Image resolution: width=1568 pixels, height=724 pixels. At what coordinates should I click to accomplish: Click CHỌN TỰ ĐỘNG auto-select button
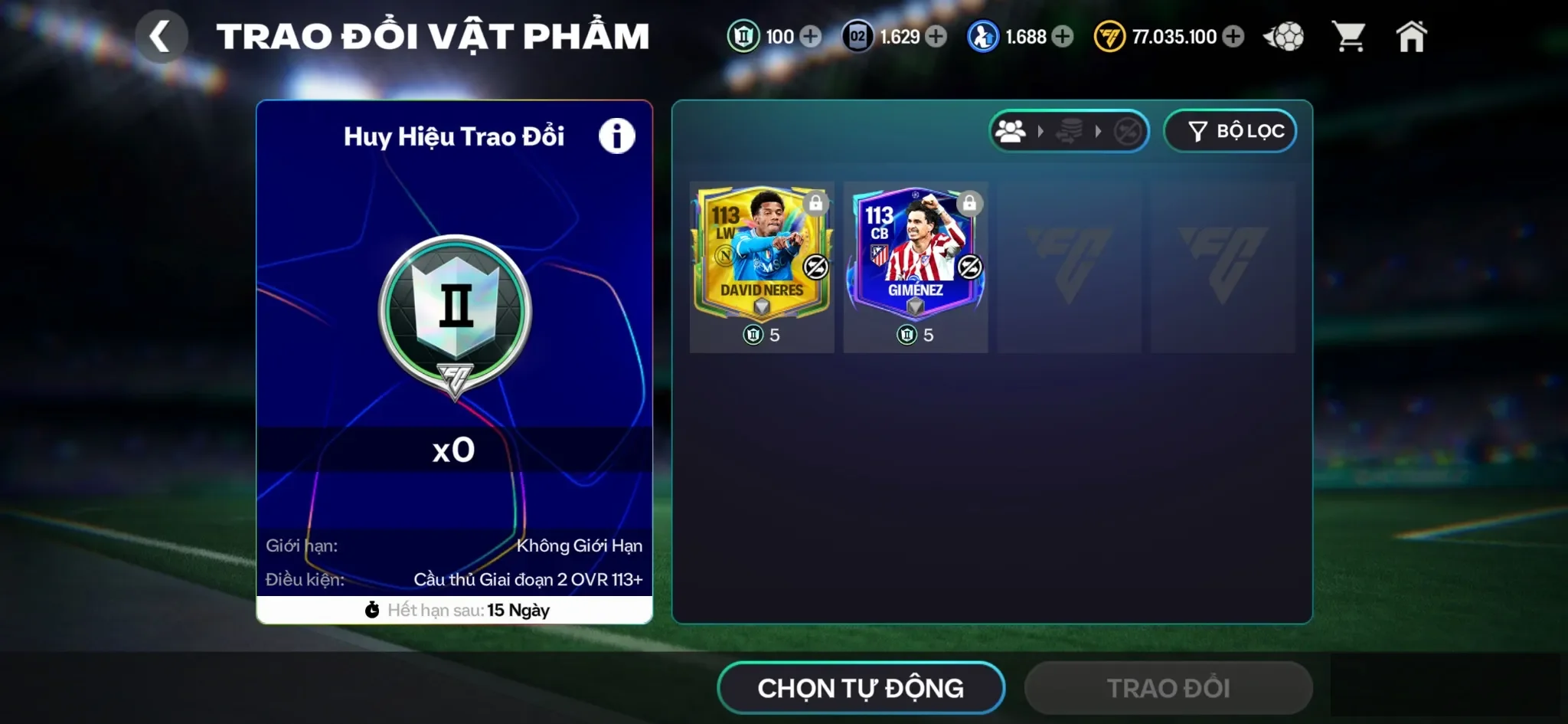(860, 687)
